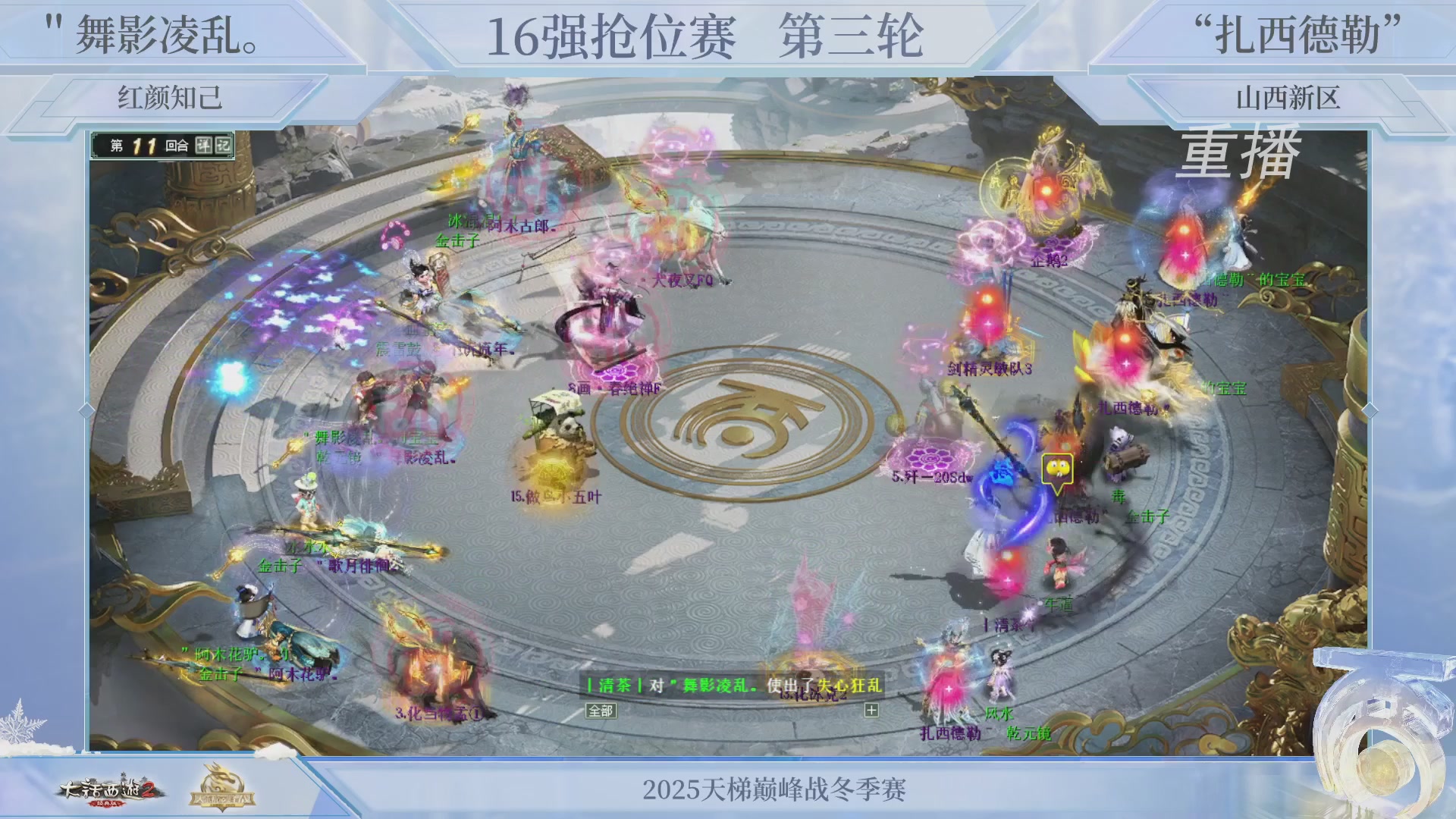Expand the 红颜知己 team info panel
This screenshot has height=819, width=1456.
168,98
